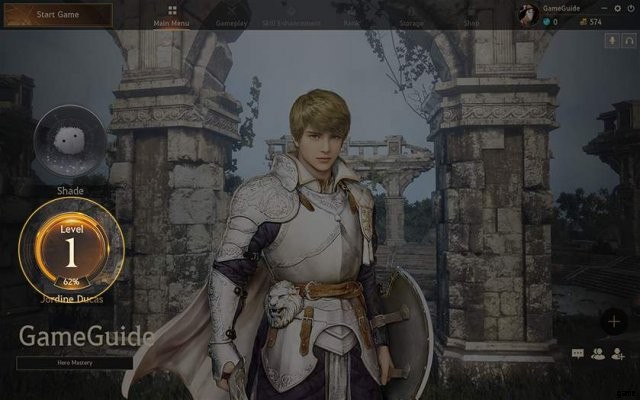Viewport: 640px width, 400px height.
Task: Click the round plus button
Action: pyautogui.click(x=614, y=320)
